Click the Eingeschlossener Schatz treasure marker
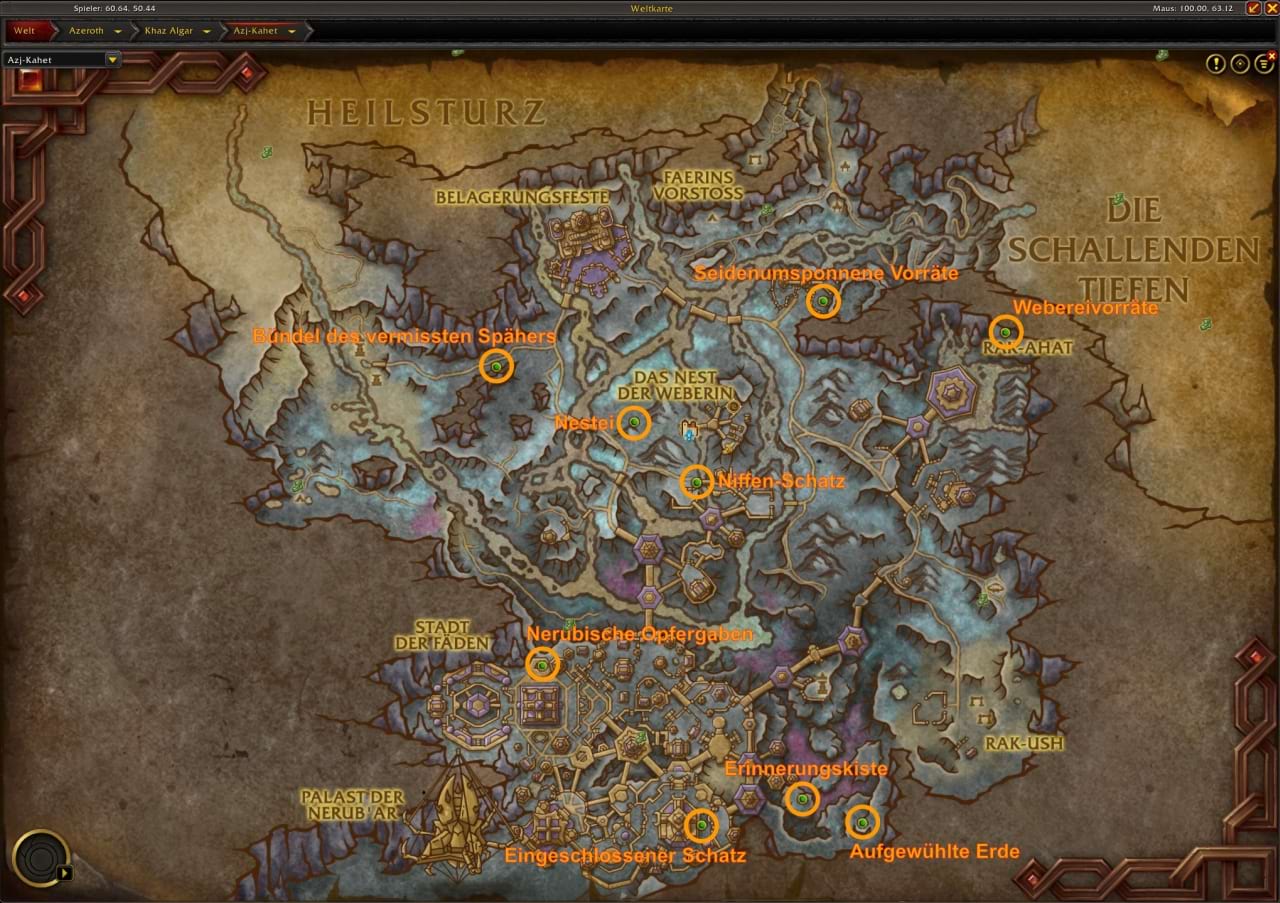 [x=701, y=824]
